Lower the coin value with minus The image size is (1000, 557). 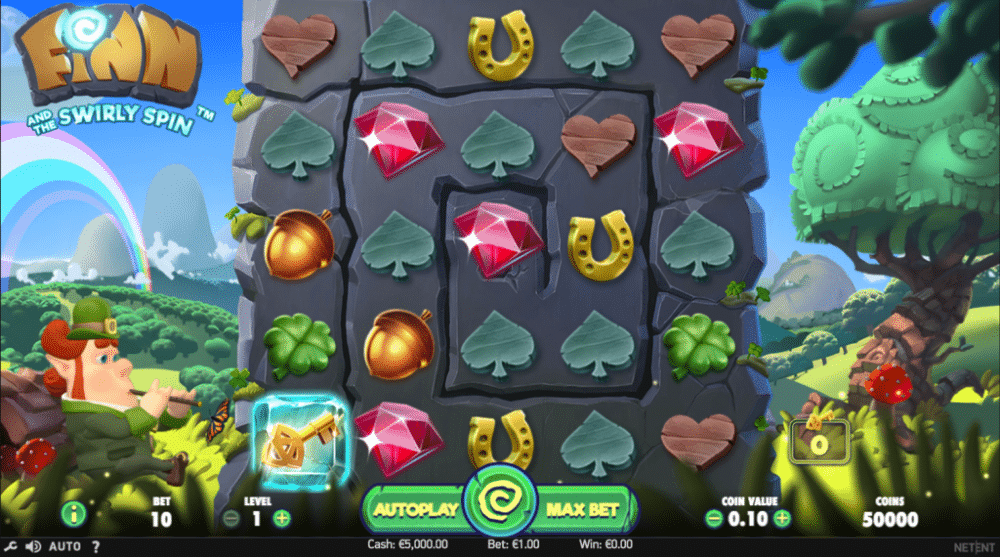713,518
